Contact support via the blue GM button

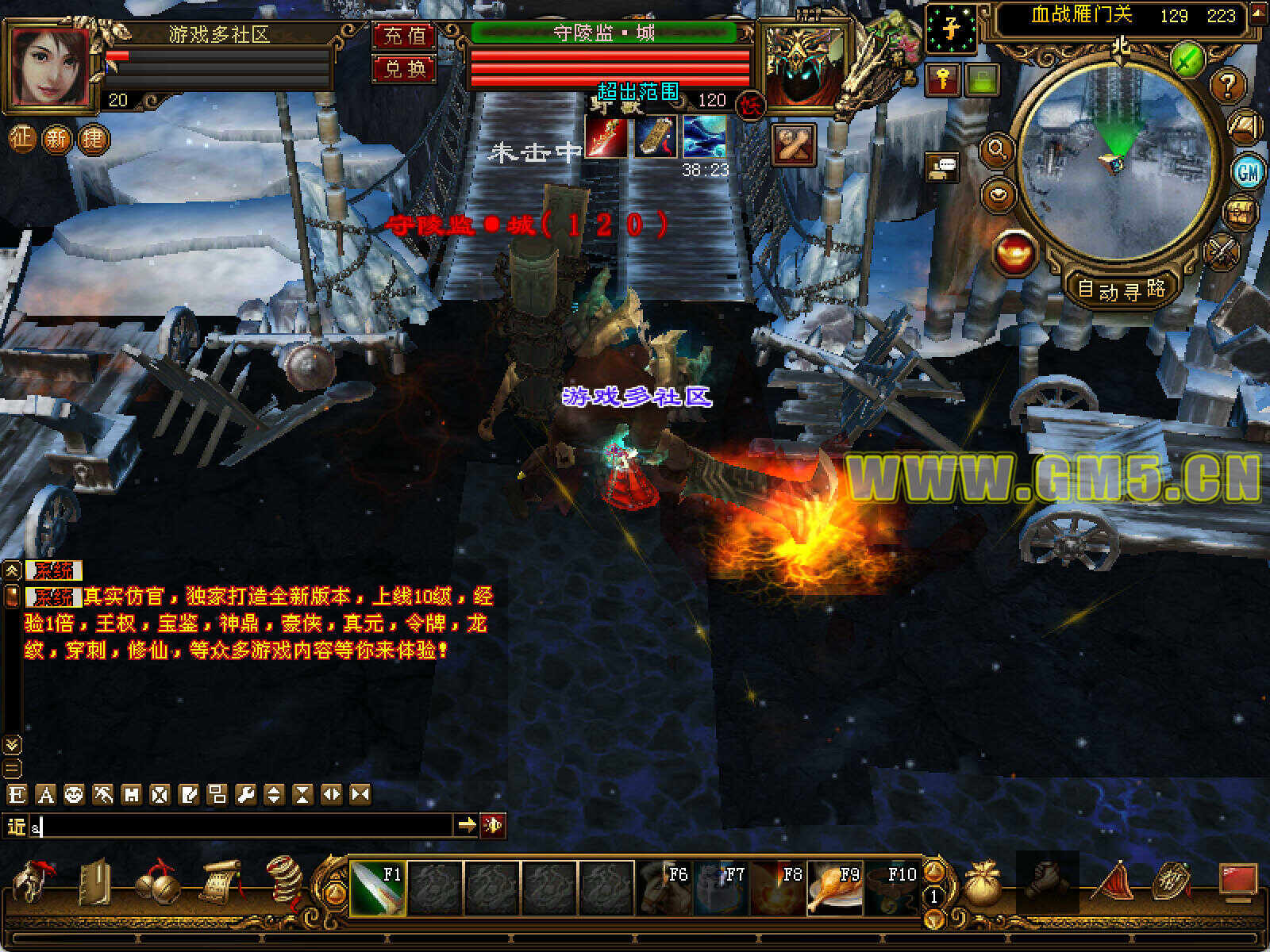tap(1248, 171)
